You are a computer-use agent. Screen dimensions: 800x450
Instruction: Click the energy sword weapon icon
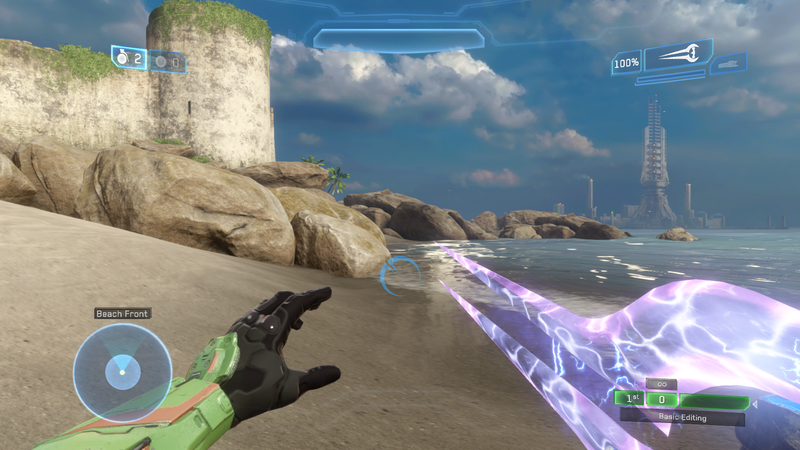click(677, 56)
